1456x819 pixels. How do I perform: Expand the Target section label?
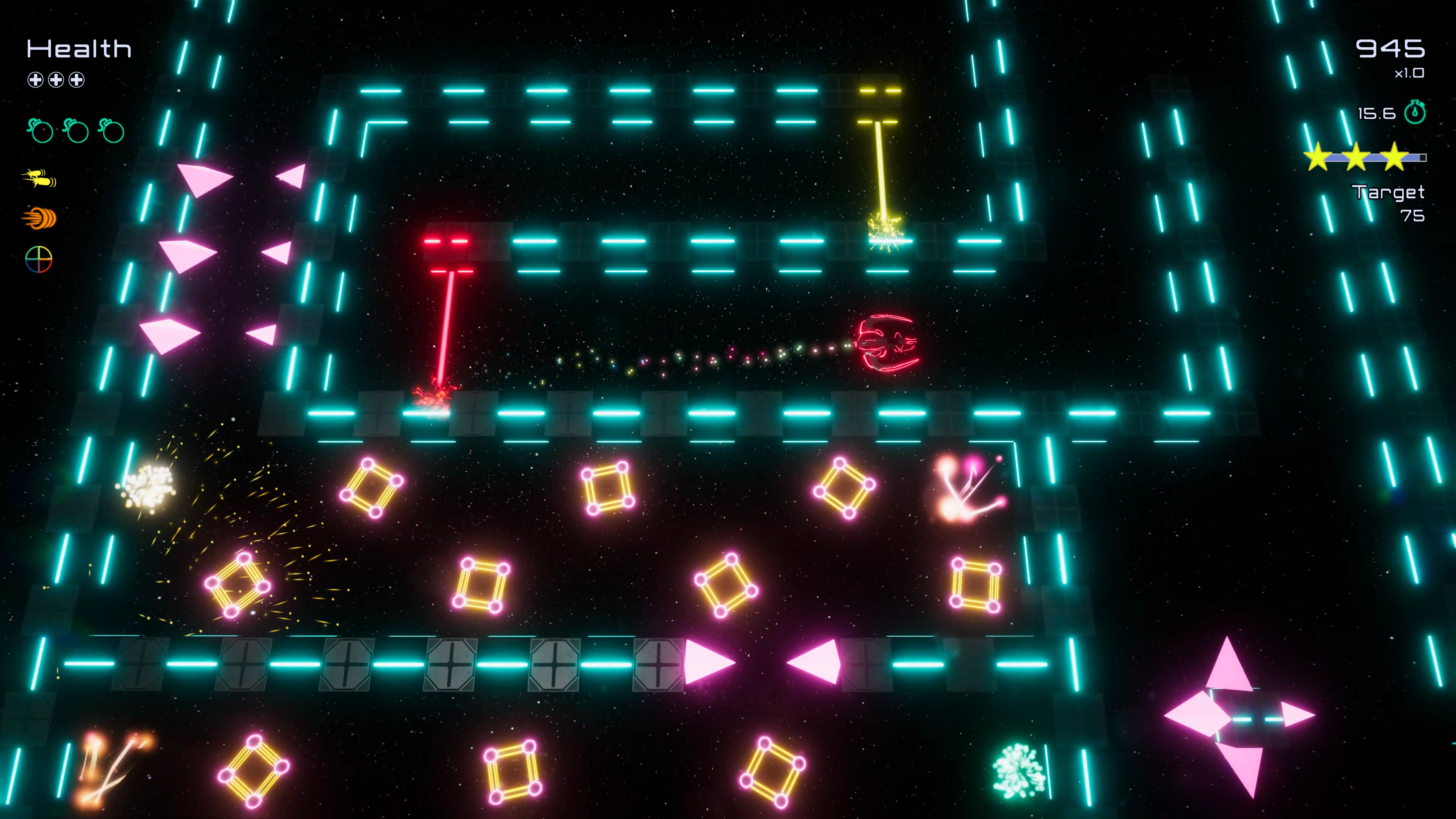click(1388, 193)
